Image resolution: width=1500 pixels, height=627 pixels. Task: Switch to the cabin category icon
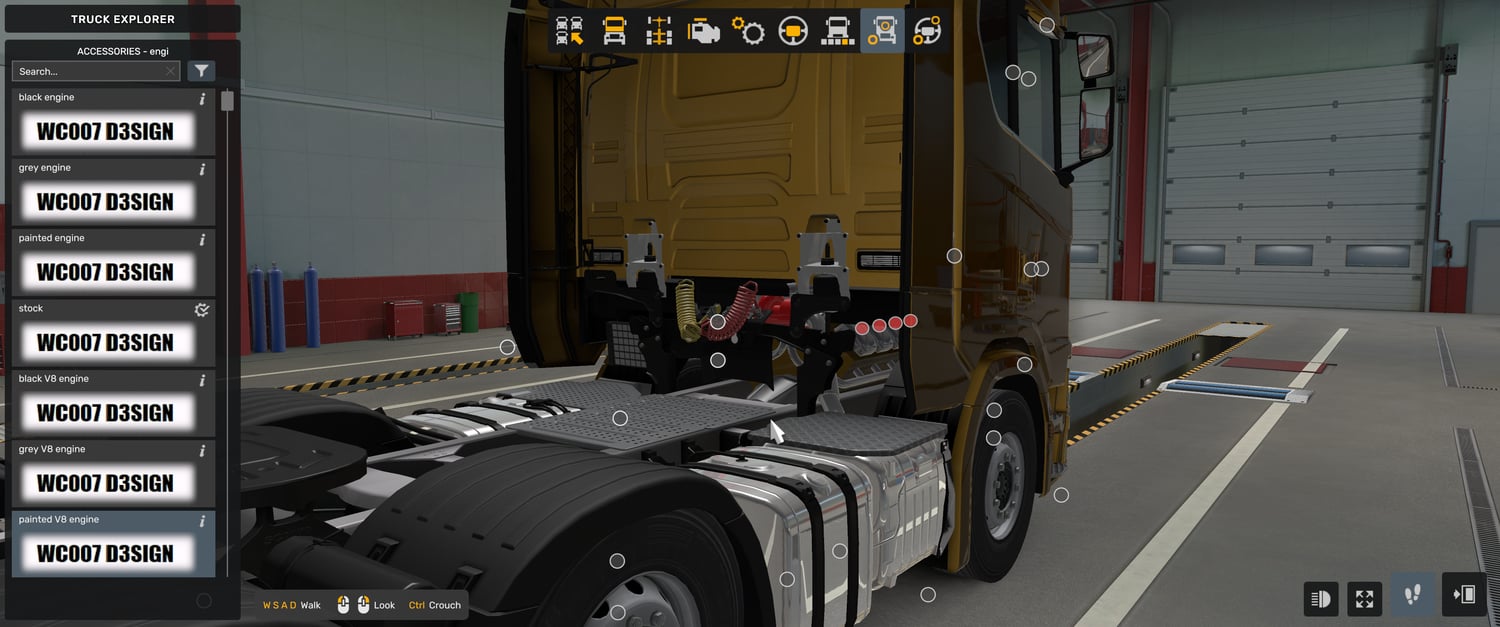[x=614, y=32]
